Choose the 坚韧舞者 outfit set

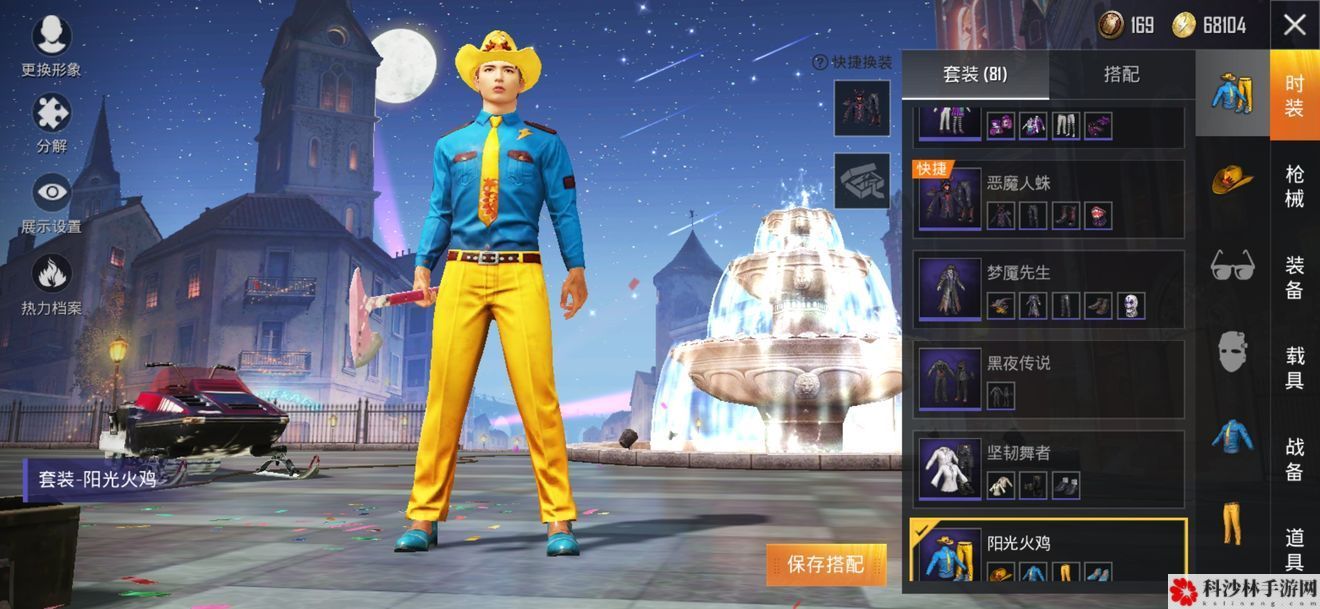[1048, 469]
